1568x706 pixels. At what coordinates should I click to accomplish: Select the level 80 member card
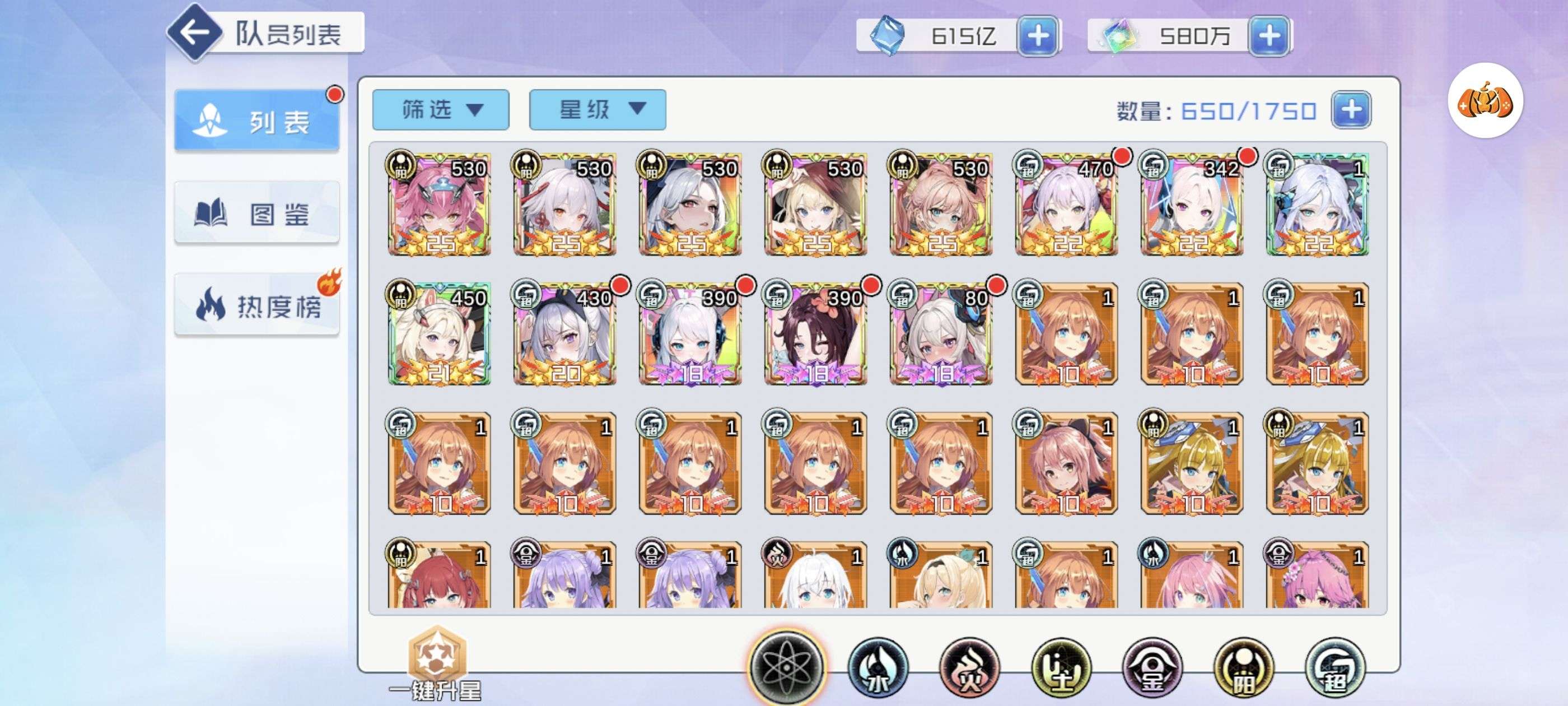tap(940, 334)
